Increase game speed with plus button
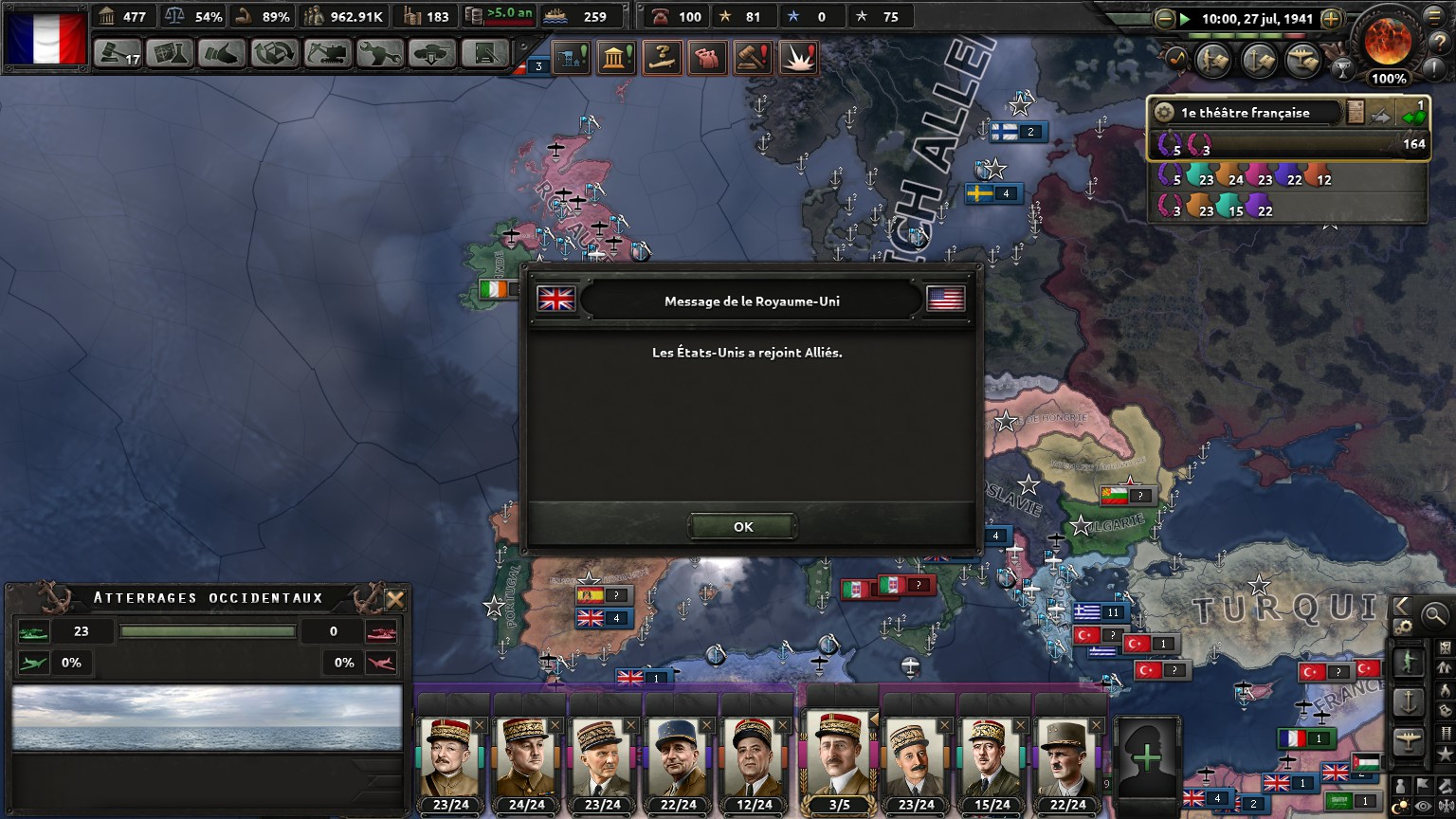 (1331, 18)
